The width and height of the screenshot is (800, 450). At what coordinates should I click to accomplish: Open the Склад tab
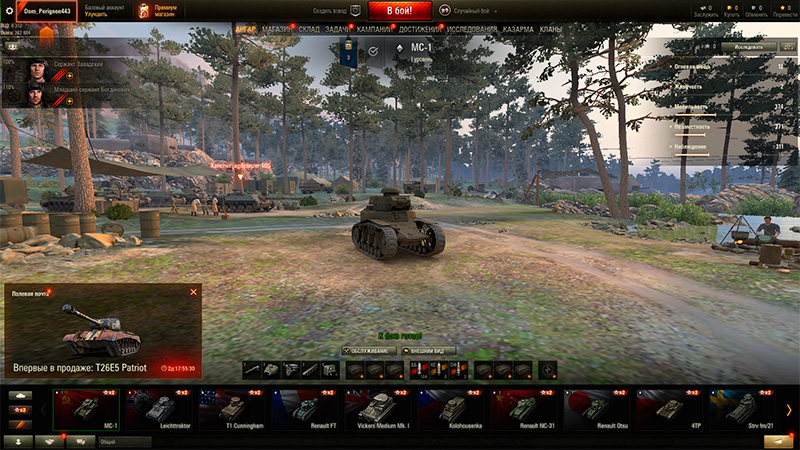(309, 30)
